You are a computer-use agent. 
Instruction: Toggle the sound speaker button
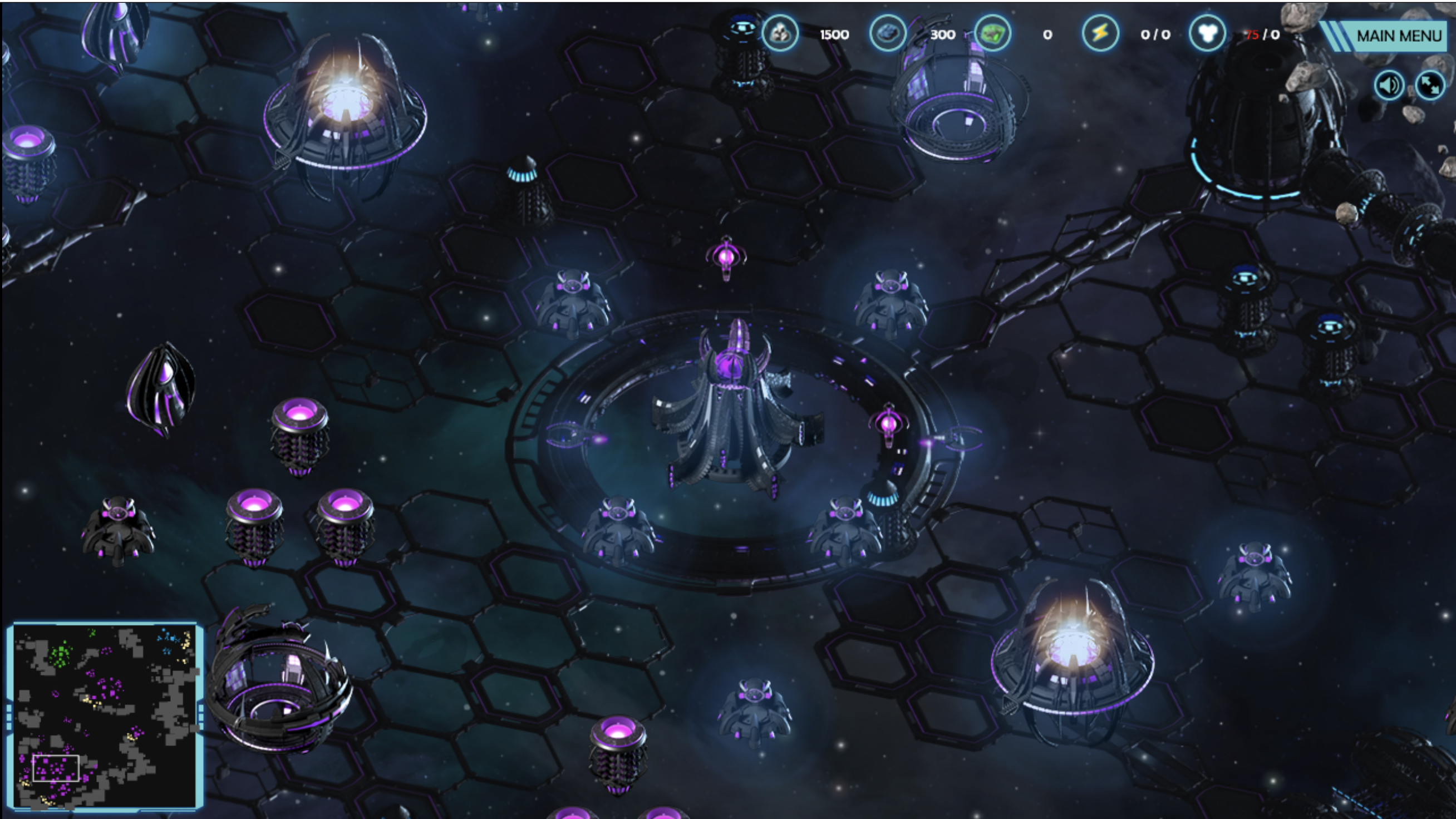coord(1389,85)
